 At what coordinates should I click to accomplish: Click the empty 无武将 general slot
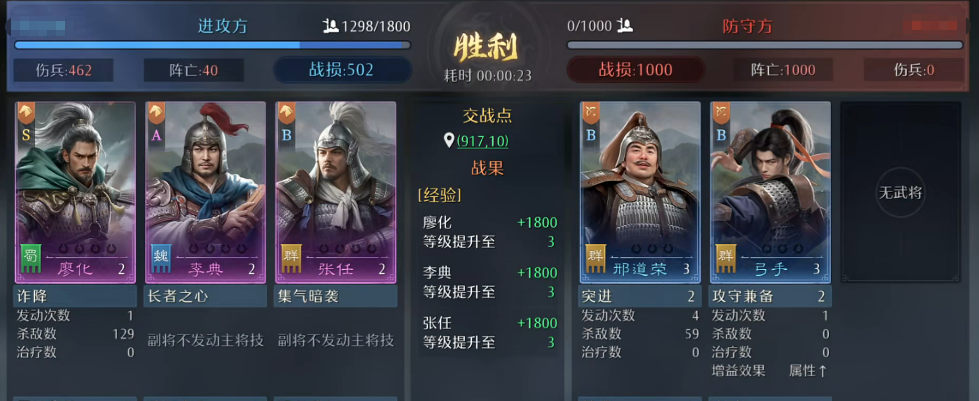900,190
